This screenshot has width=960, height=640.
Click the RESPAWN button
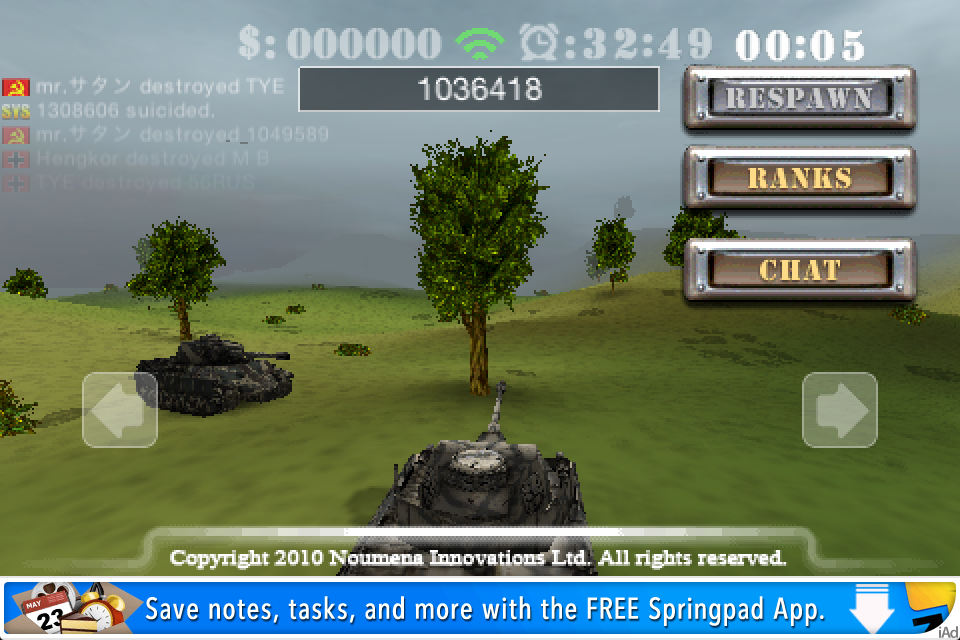coord(799,98)
